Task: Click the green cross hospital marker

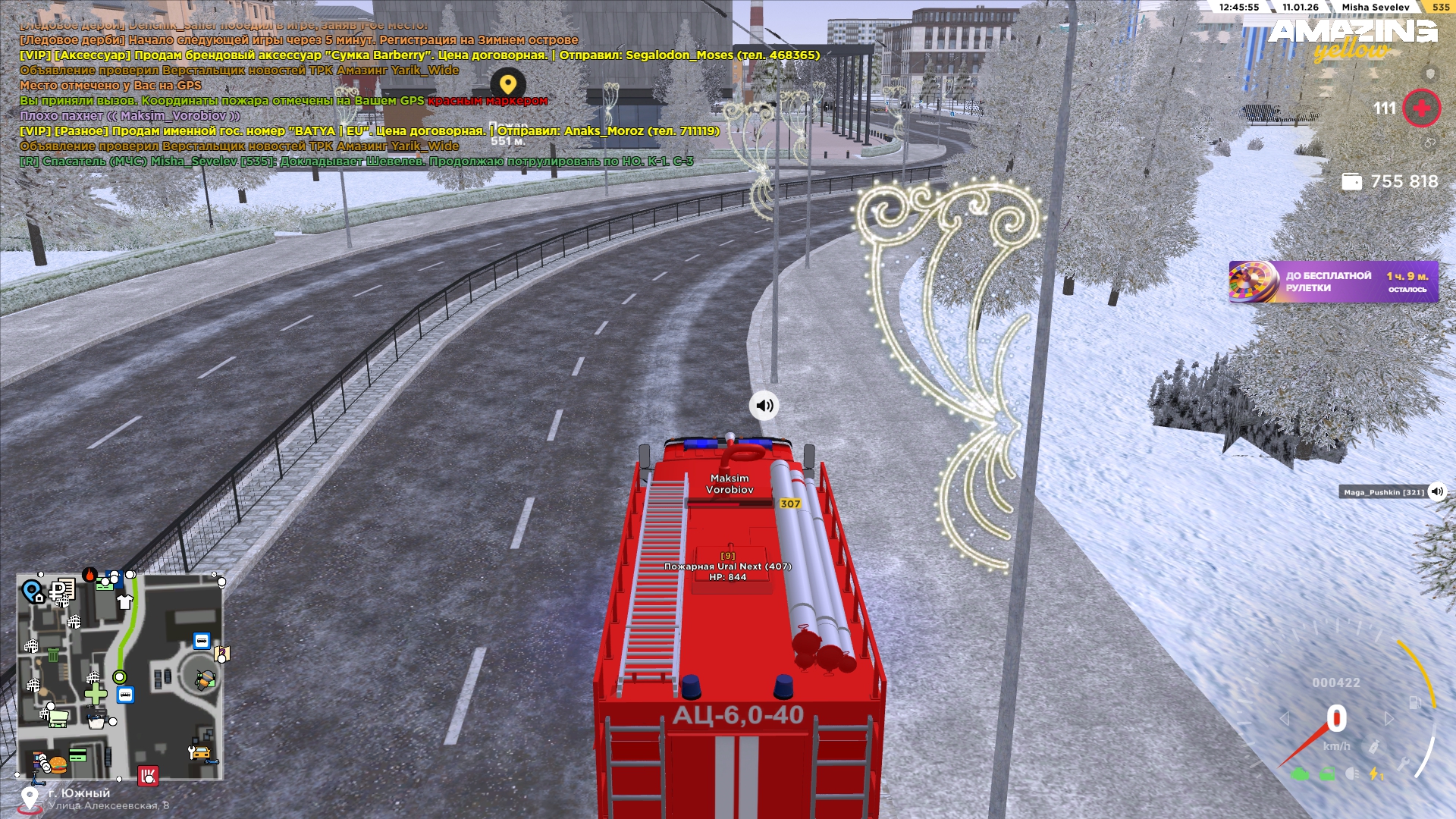Action: coord(96,694)
